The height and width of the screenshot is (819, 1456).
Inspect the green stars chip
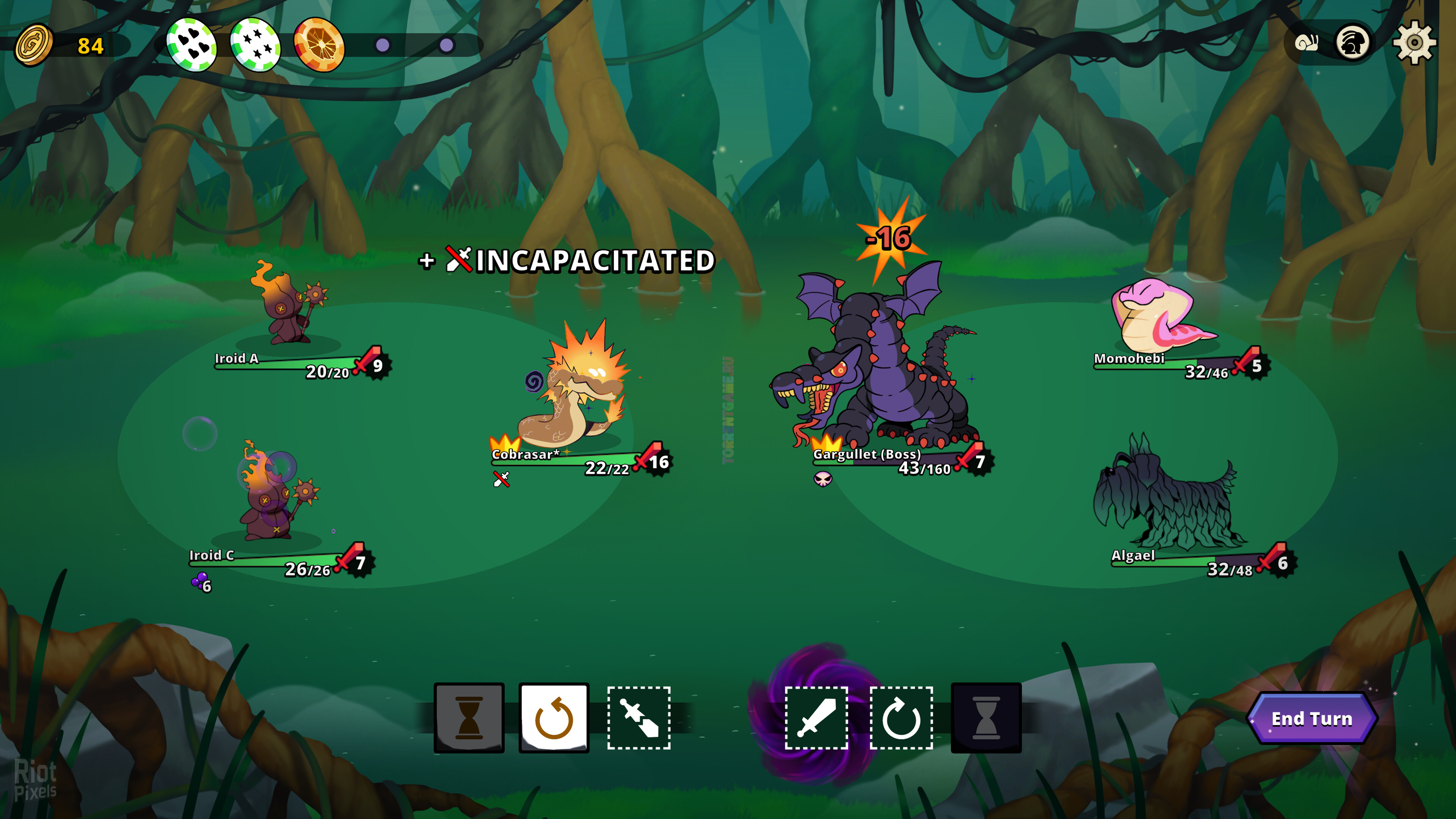pyautogui.click(x=256, y=45)
